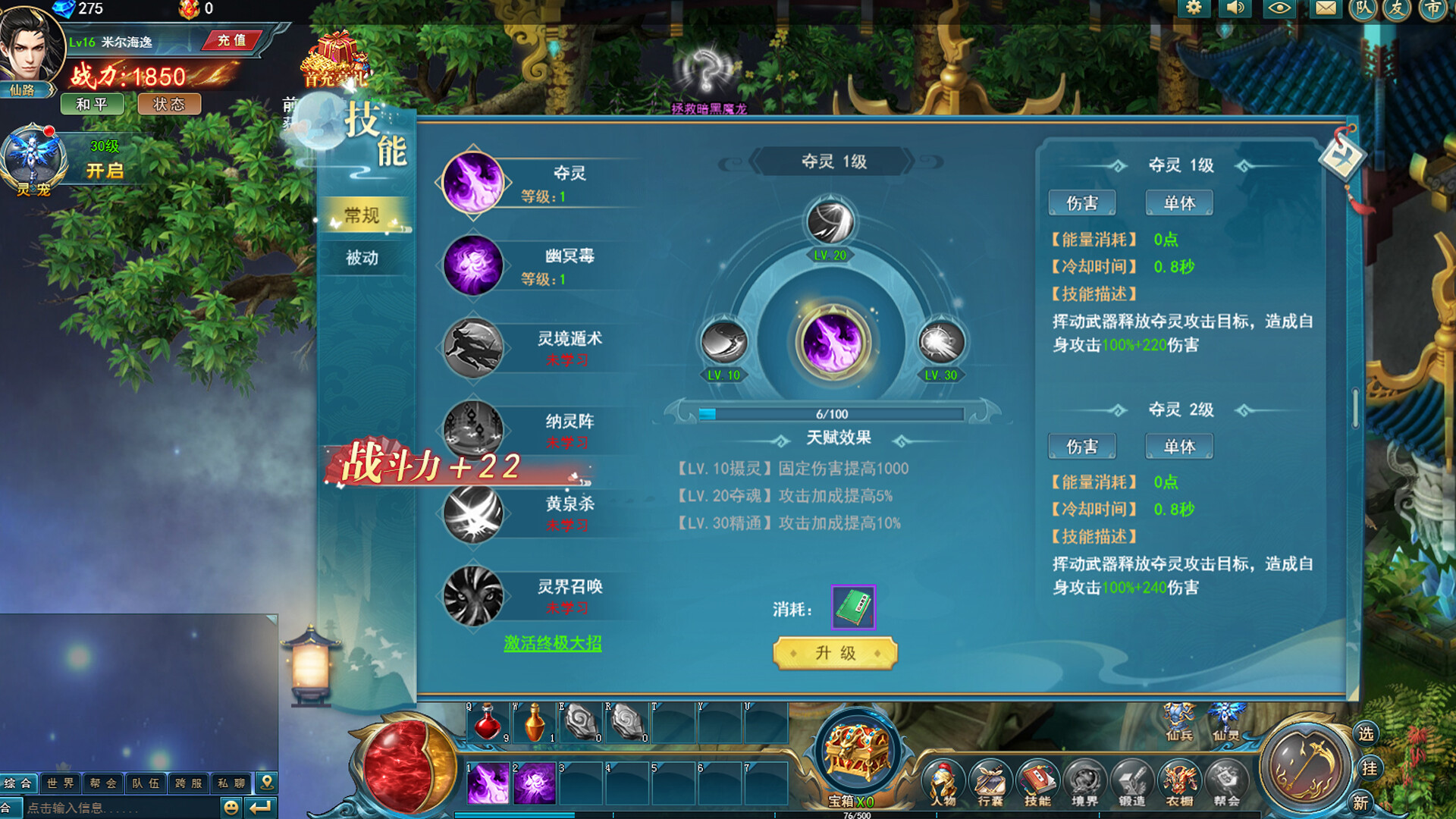Switch to the 世界 chat tab
Image resolution: width=1456 pixels, height=819 pixels.
60,783
